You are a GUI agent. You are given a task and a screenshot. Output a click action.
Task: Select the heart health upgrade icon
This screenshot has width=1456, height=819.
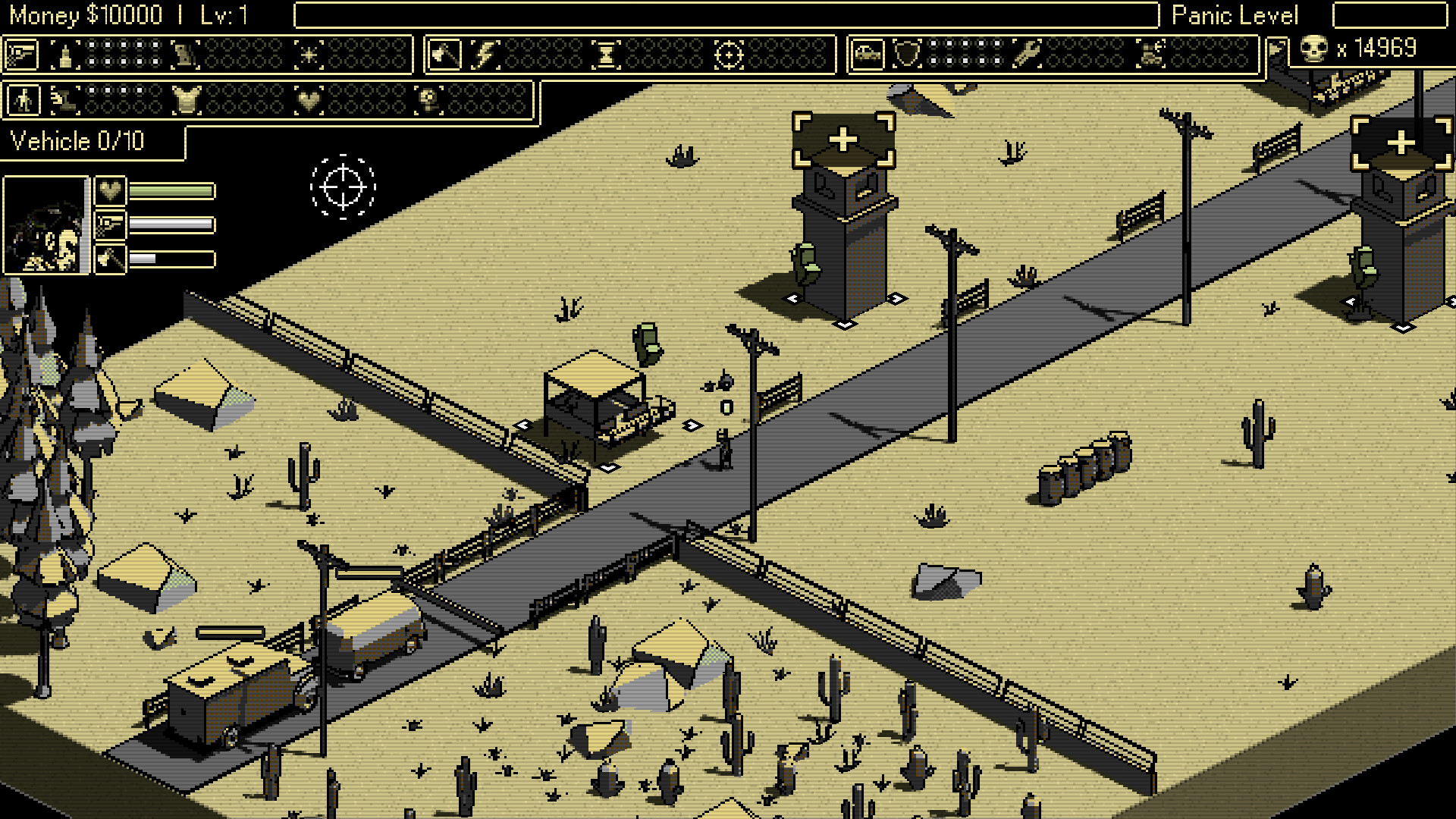tap(310, 99)
